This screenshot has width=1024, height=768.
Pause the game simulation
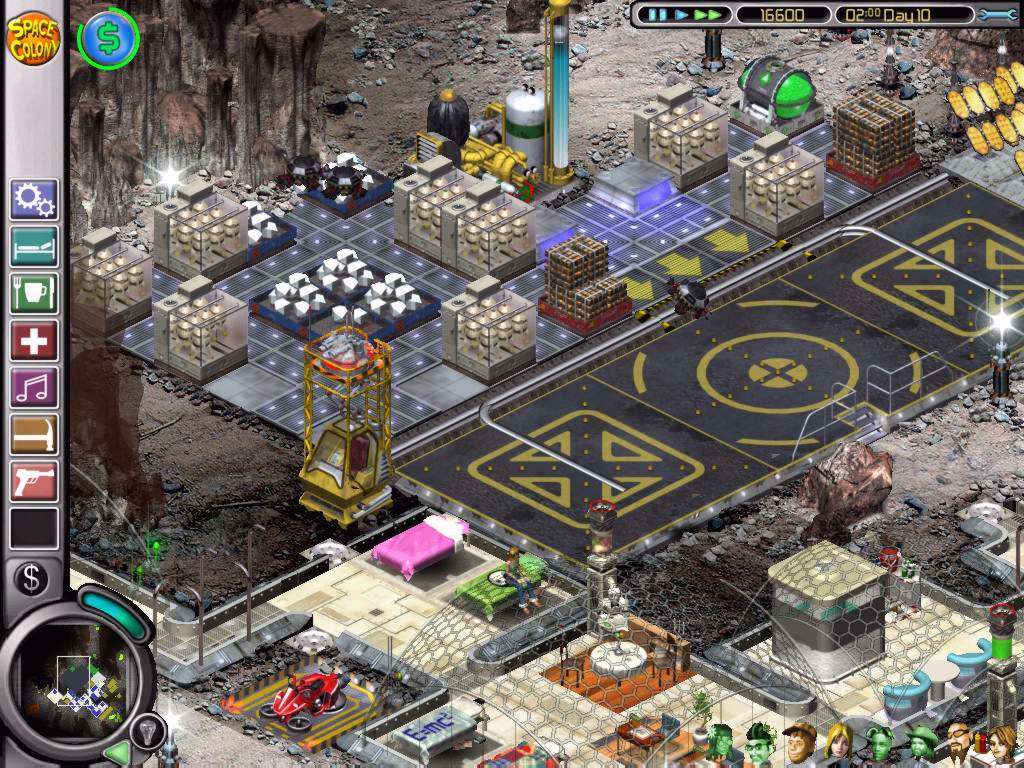[x=657, y=15]
